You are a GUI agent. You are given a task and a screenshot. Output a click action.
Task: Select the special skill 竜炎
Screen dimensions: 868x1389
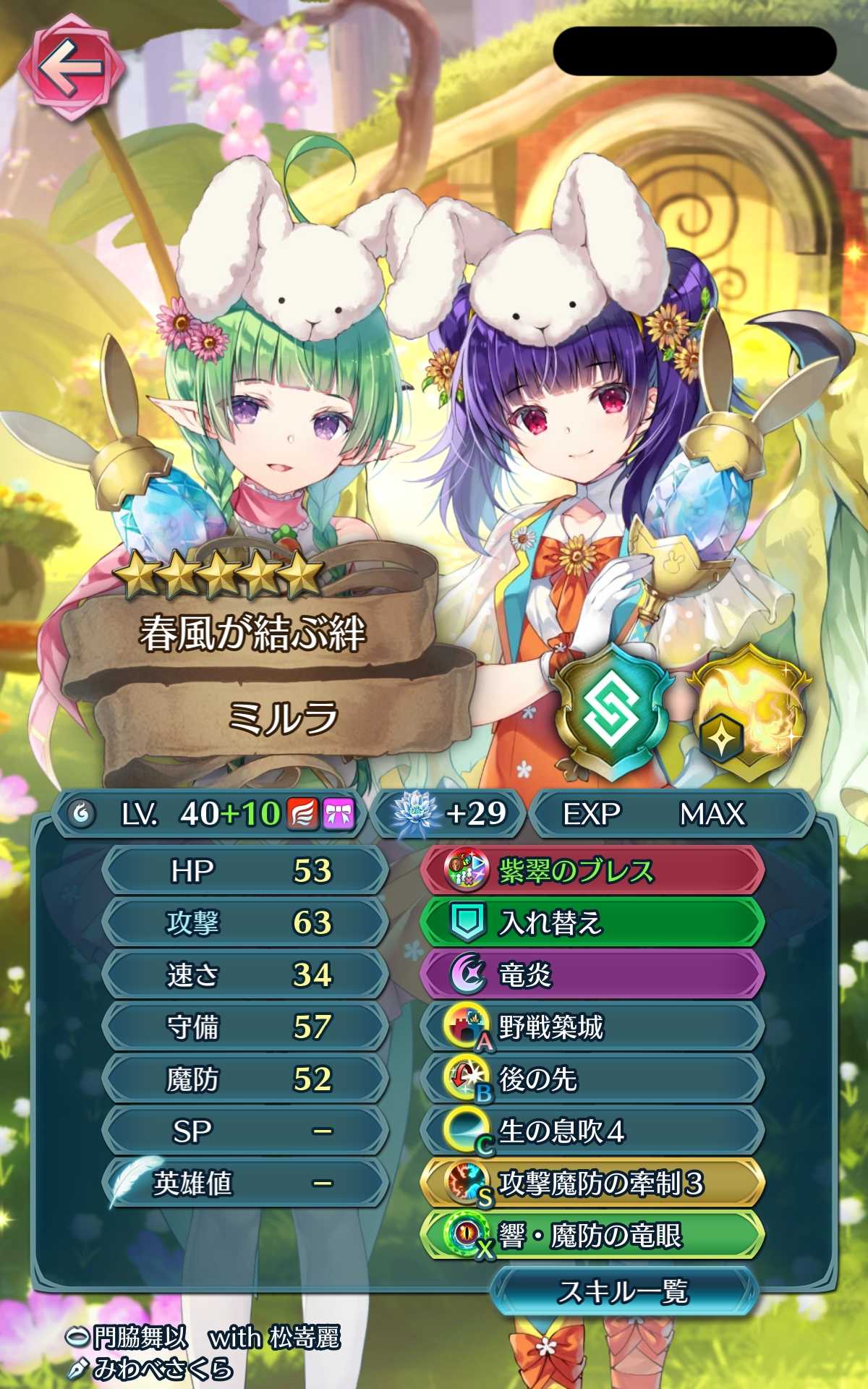point(592,974)
